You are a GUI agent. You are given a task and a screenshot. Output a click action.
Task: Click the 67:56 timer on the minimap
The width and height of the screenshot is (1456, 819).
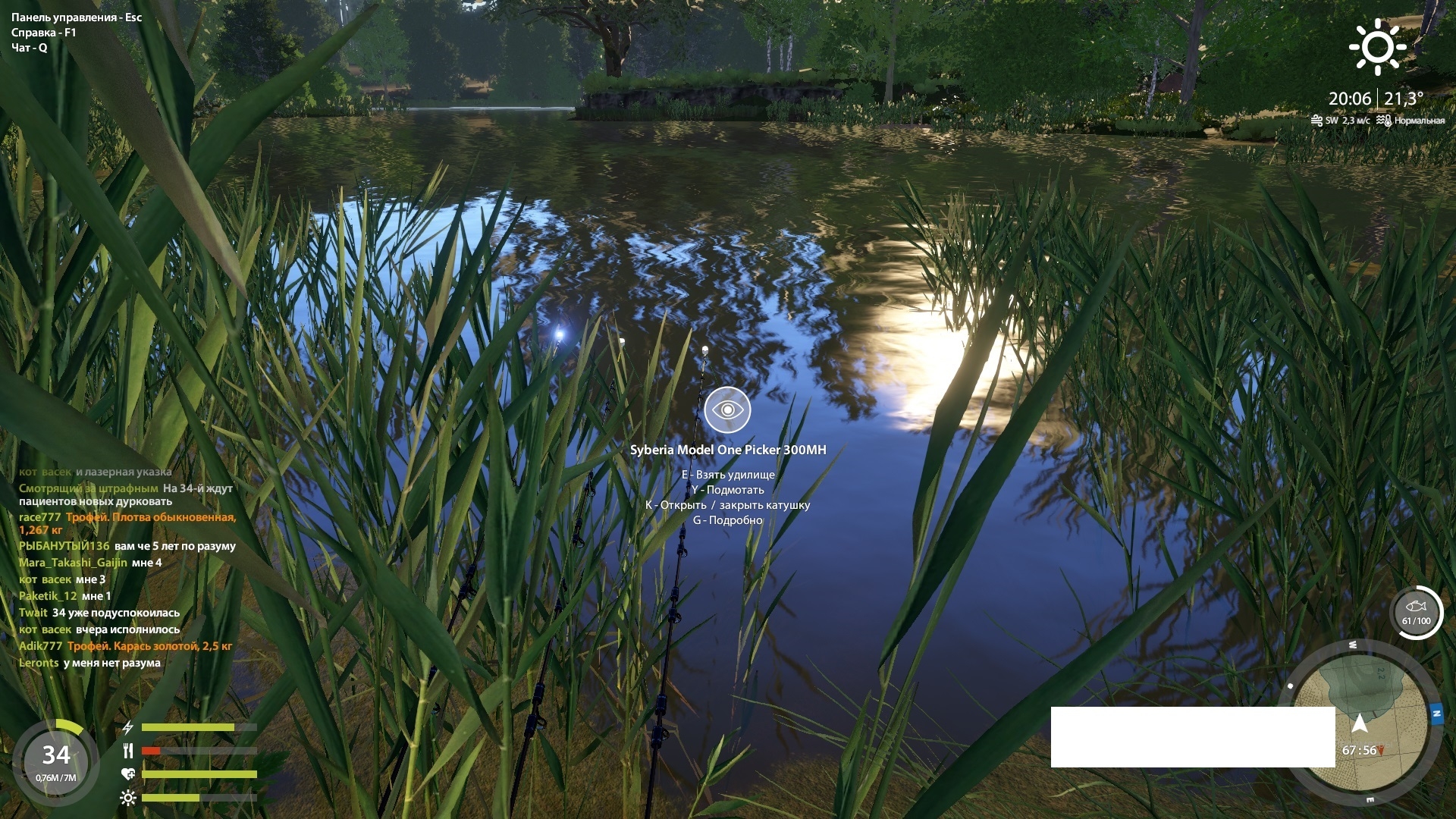coord(1359,750)
